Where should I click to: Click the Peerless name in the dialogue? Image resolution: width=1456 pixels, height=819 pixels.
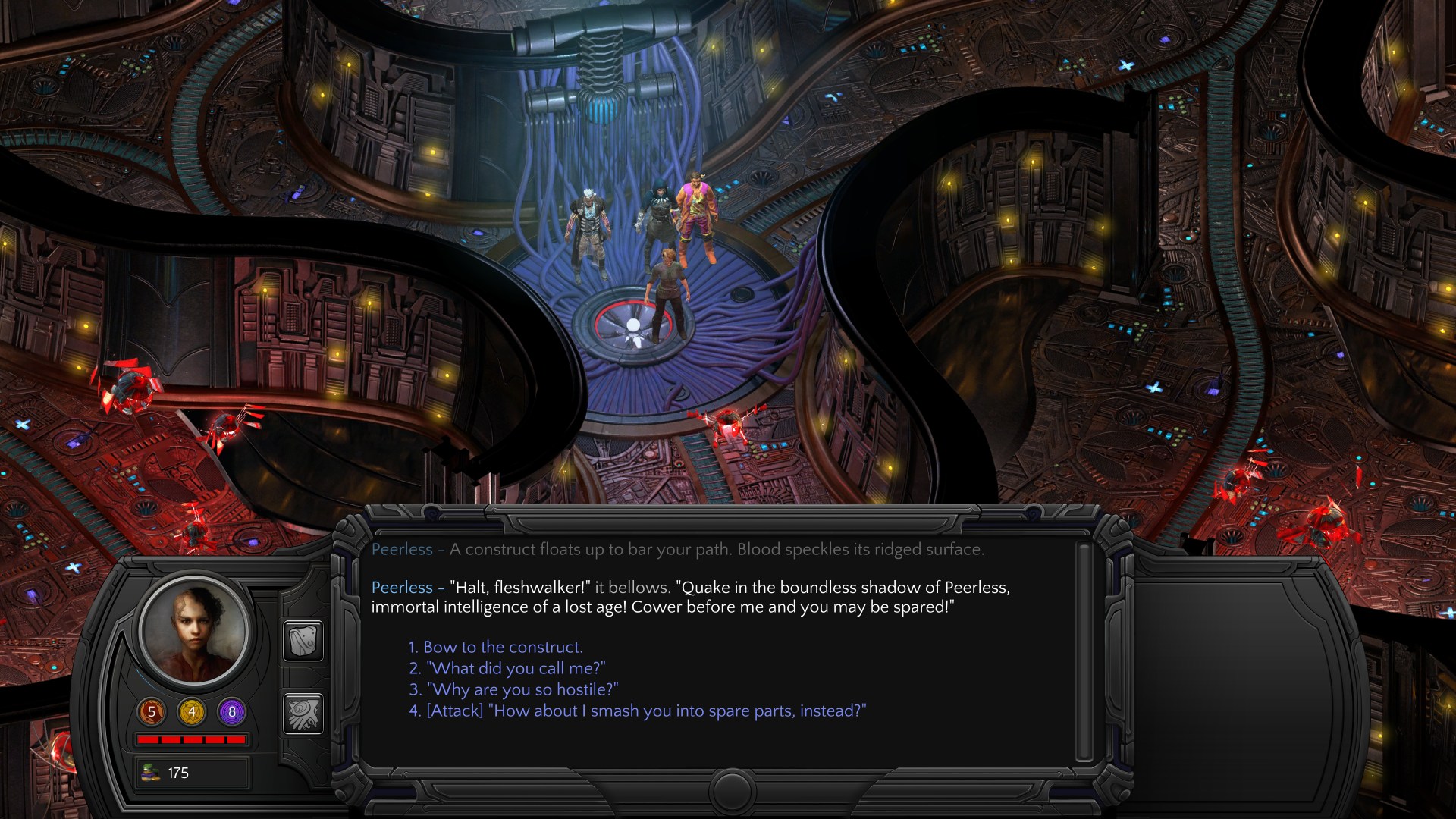403,588
